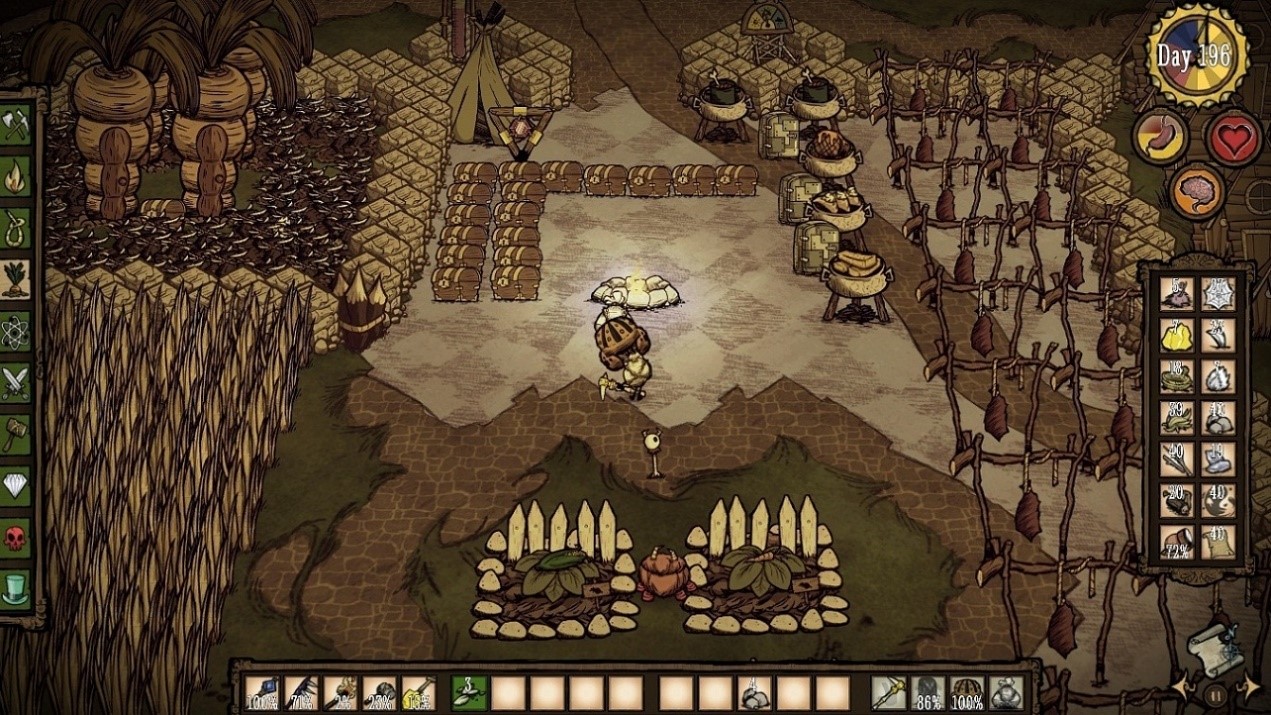Open the Magic red skull tab
Viewport: 1271px width, 715px height.
pos(16,537)
